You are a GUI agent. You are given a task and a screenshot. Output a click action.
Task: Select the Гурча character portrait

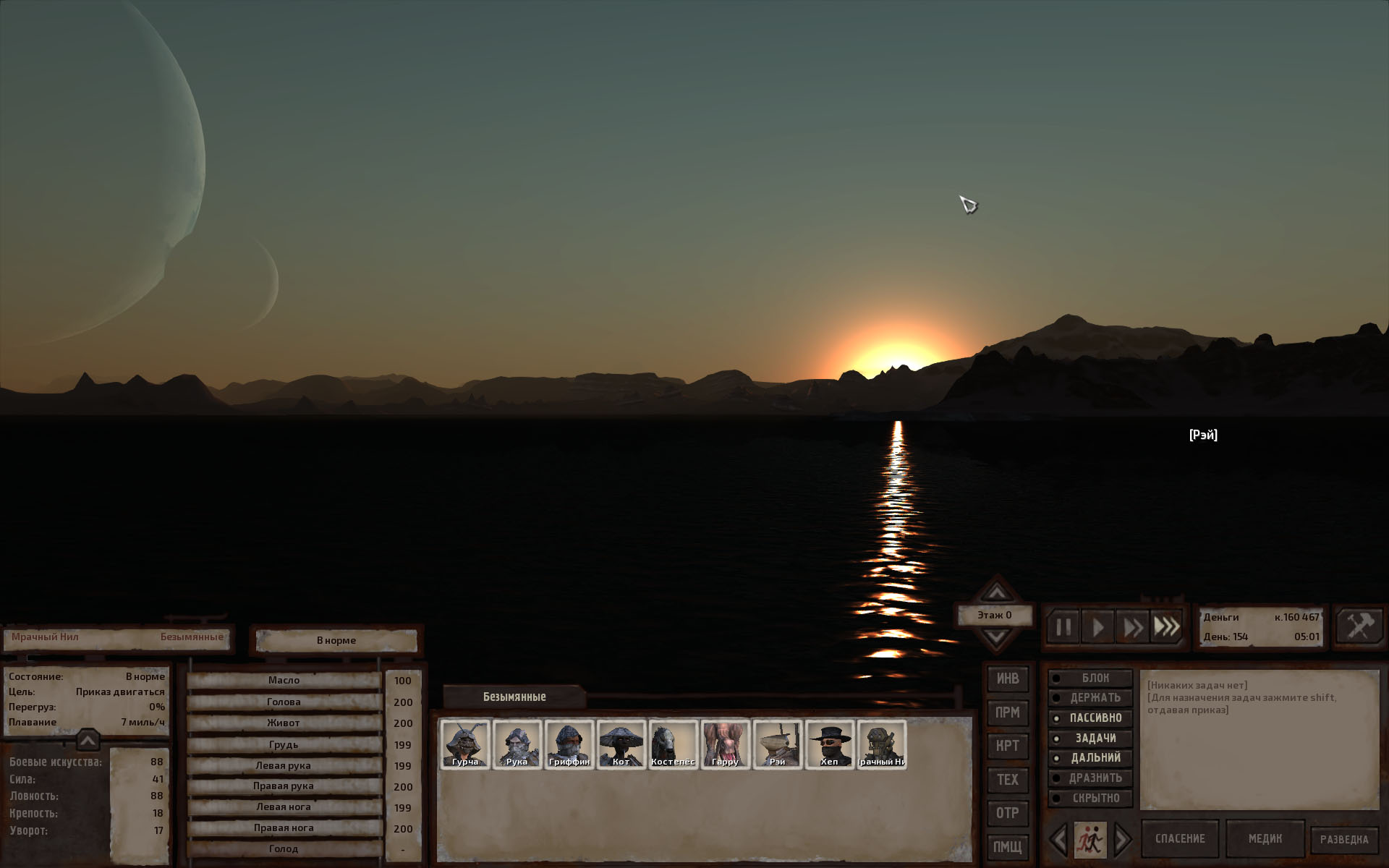click(x=465, y=744)
